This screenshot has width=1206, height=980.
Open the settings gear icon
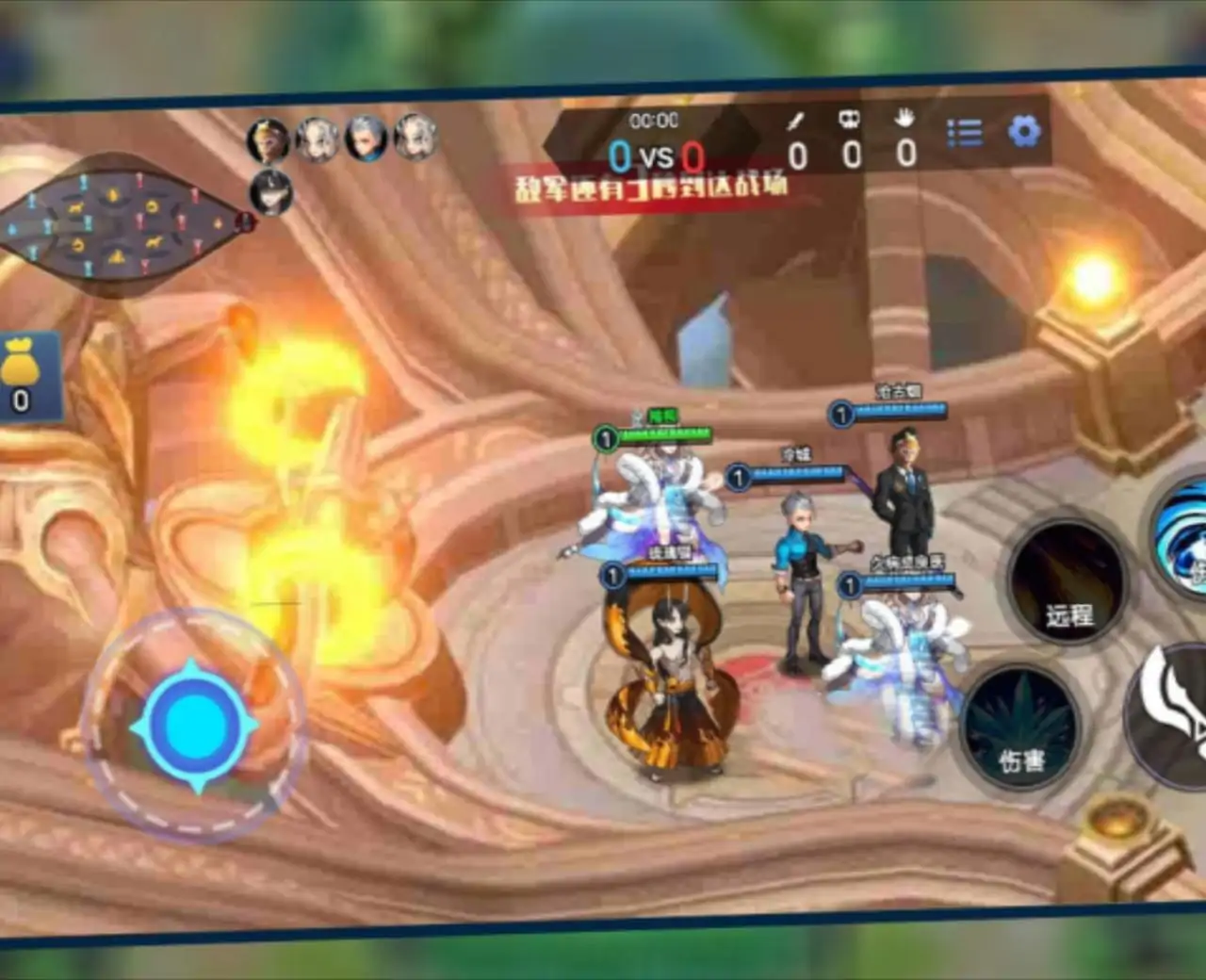1023,132
